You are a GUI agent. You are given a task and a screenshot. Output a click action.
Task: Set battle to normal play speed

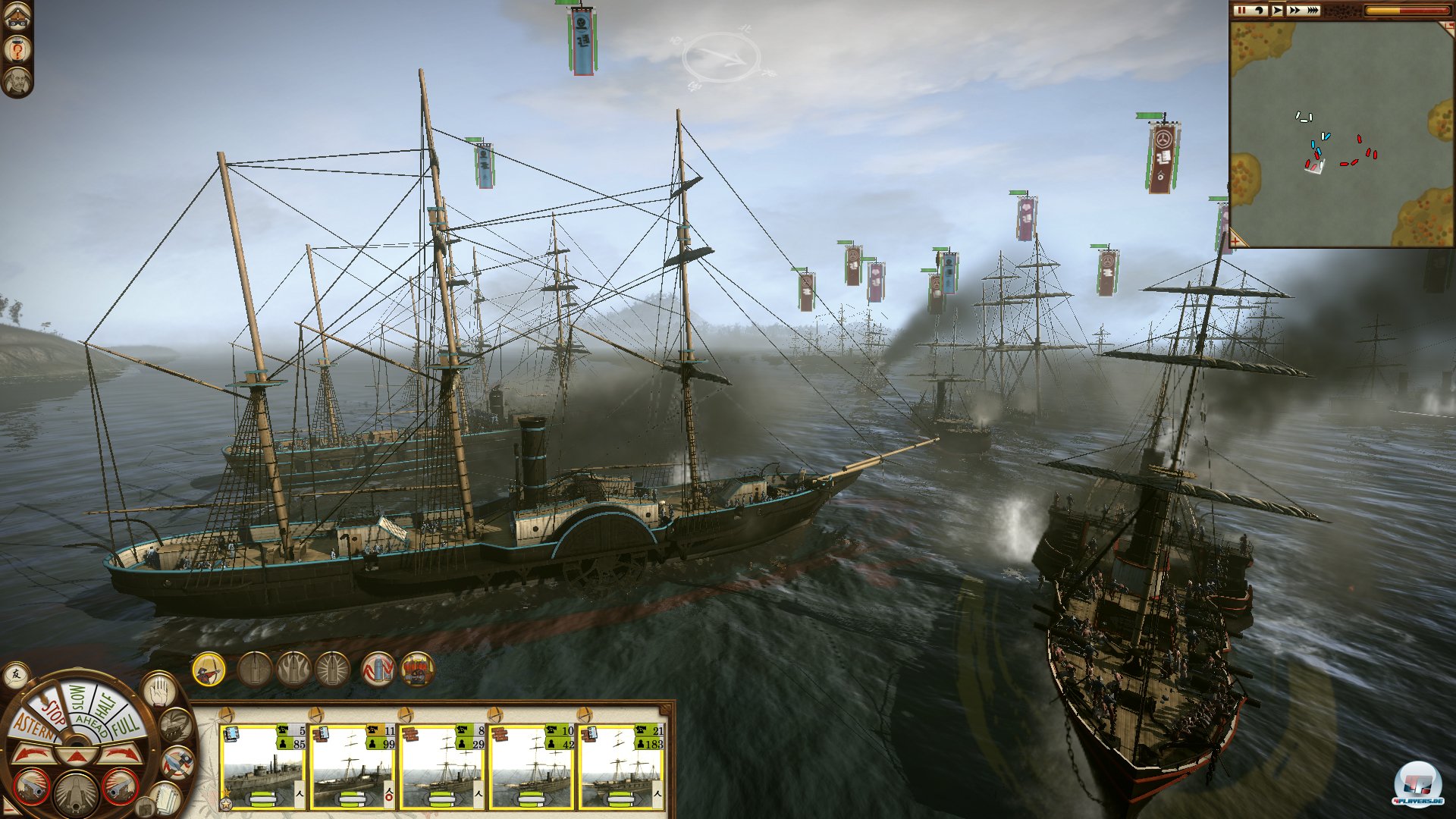tap(1278, 11)
